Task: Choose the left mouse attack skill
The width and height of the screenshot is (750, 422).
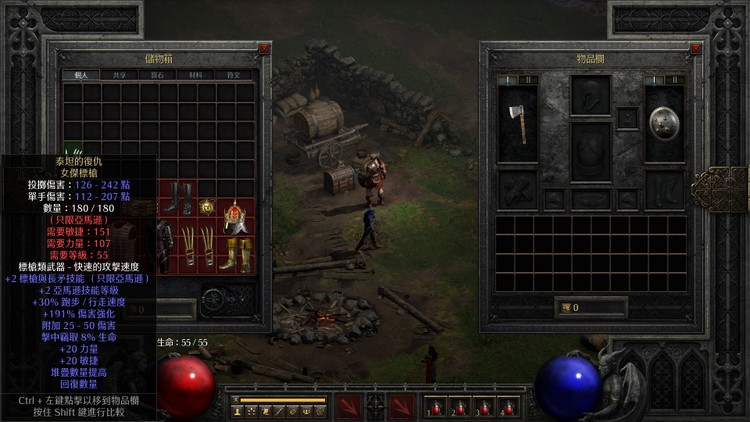Action: tap(349, 405)
